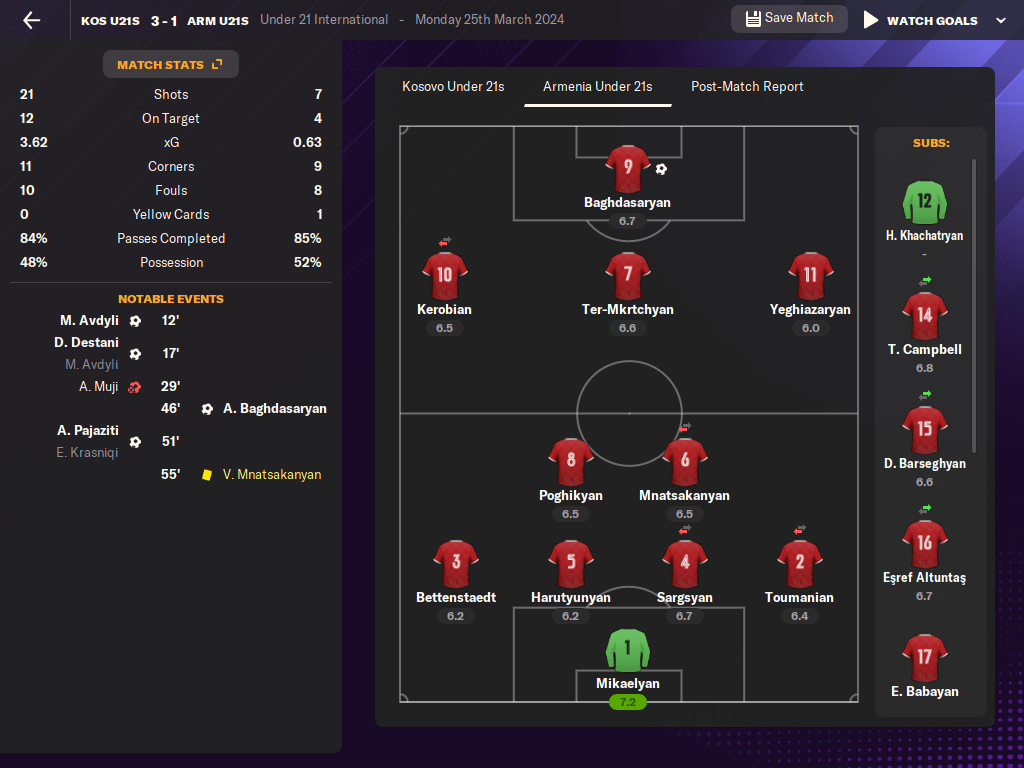Select substitute Eşref Altuntaş

pos(924,545)
